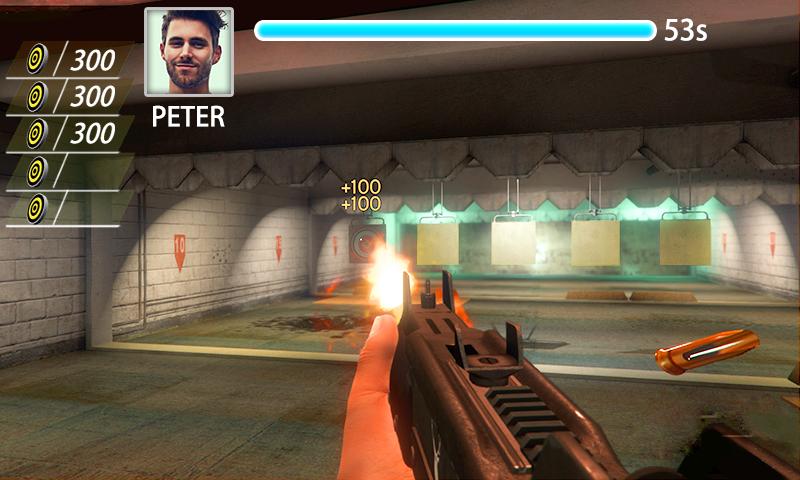Click Peter's profile portrait
The image size is (800, 480).
coord(189,52)
